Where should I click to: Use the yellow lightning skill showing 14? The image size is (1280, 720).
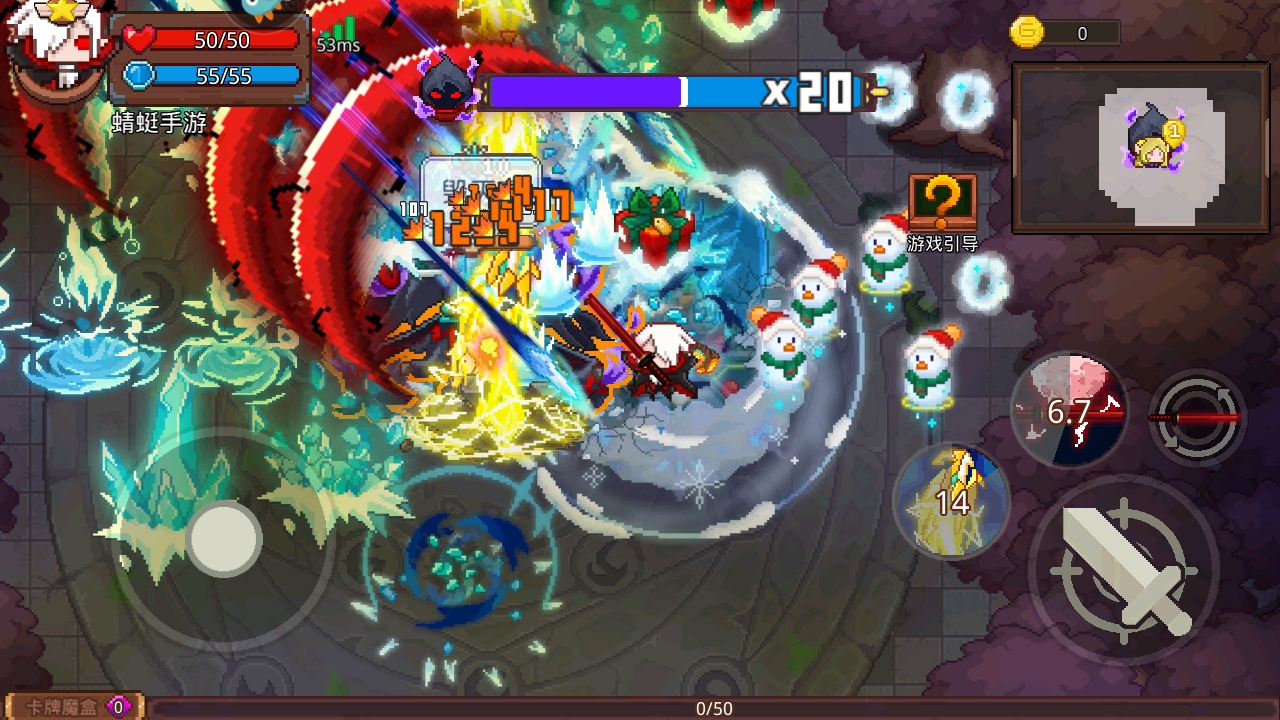(951, 500)
